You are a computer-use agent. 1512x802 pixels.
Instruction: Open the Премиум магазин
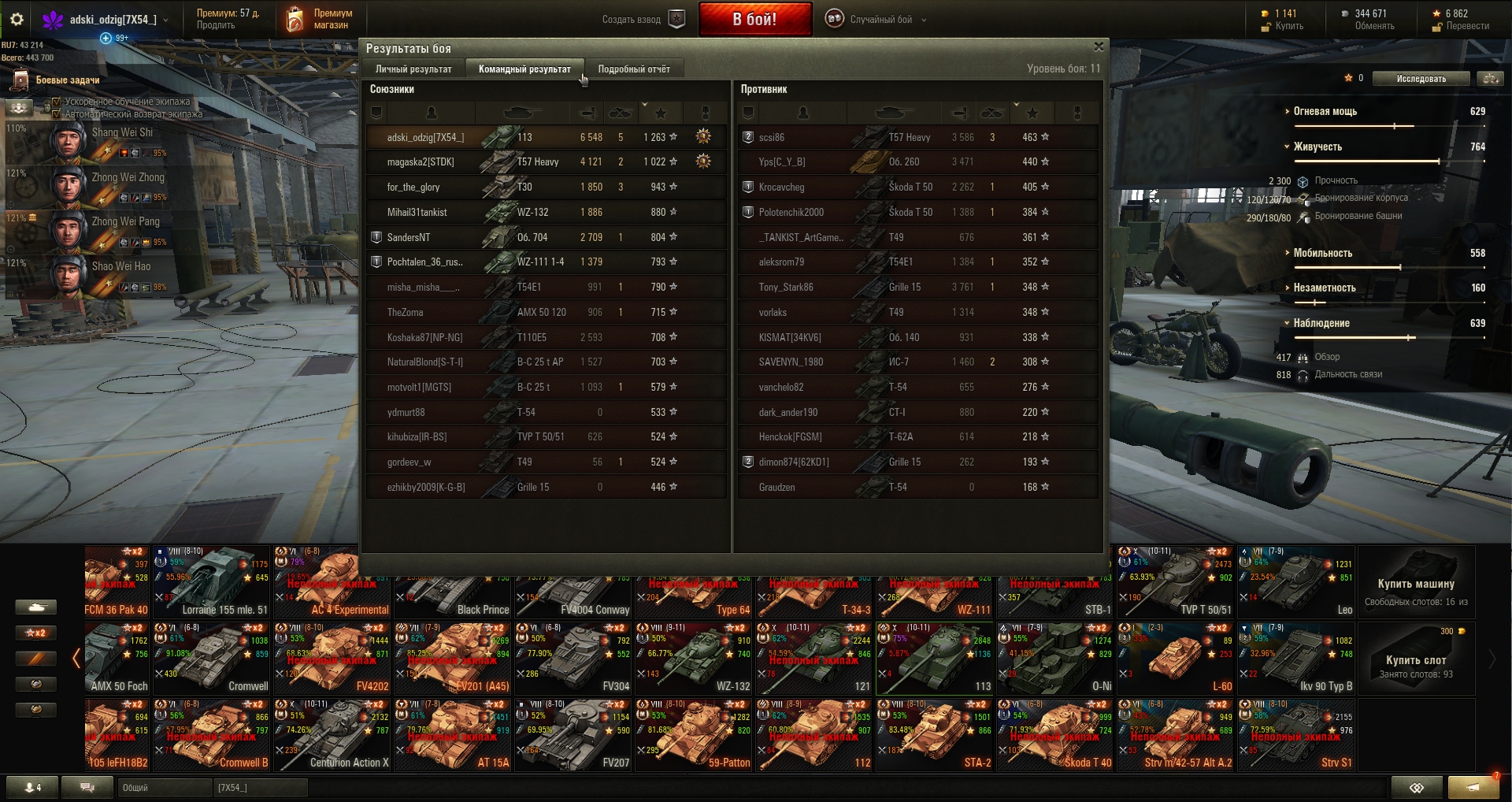[321, 20]
